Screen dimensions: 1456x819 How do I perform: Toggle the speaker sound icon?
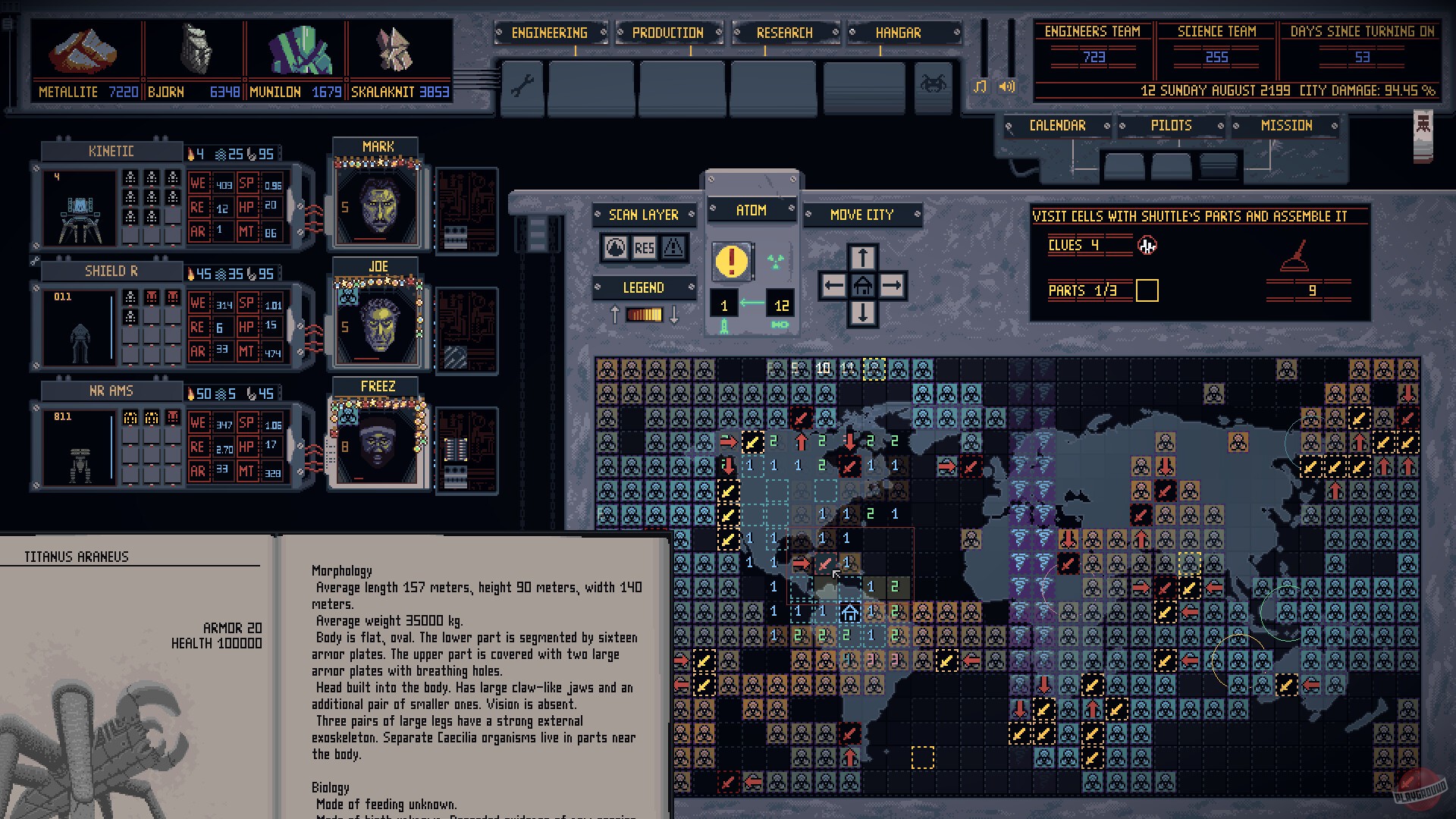click(x=1006, y=87)
